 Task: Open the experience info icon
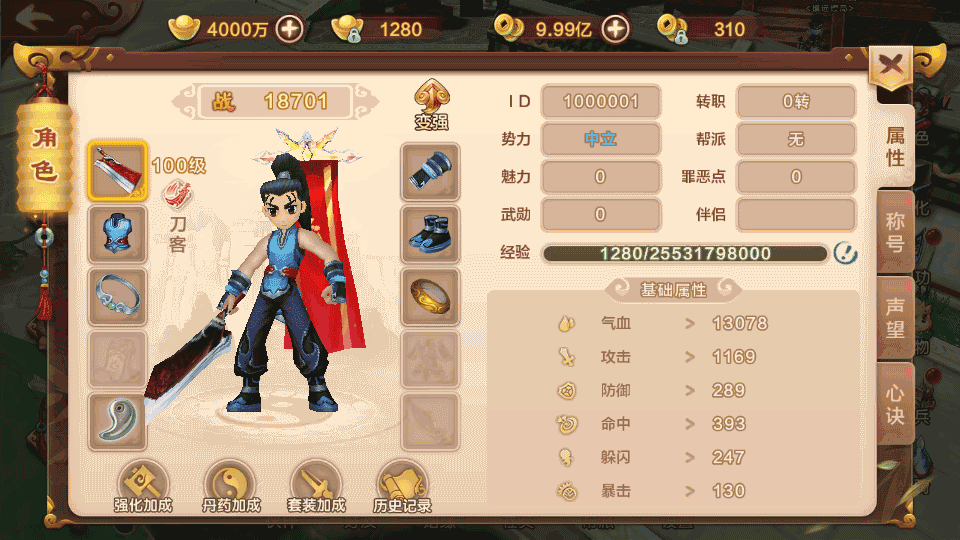pyautogui.click(x=845, y=253)
